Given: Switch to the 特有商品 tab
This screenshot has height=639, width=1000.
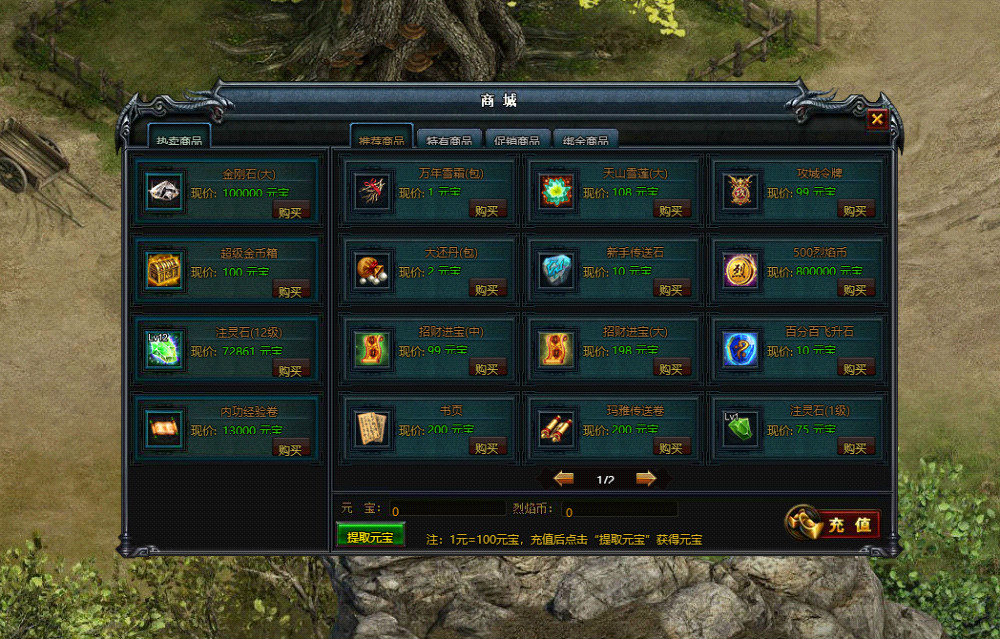Looking at the screenshot, I should [449, 140].
